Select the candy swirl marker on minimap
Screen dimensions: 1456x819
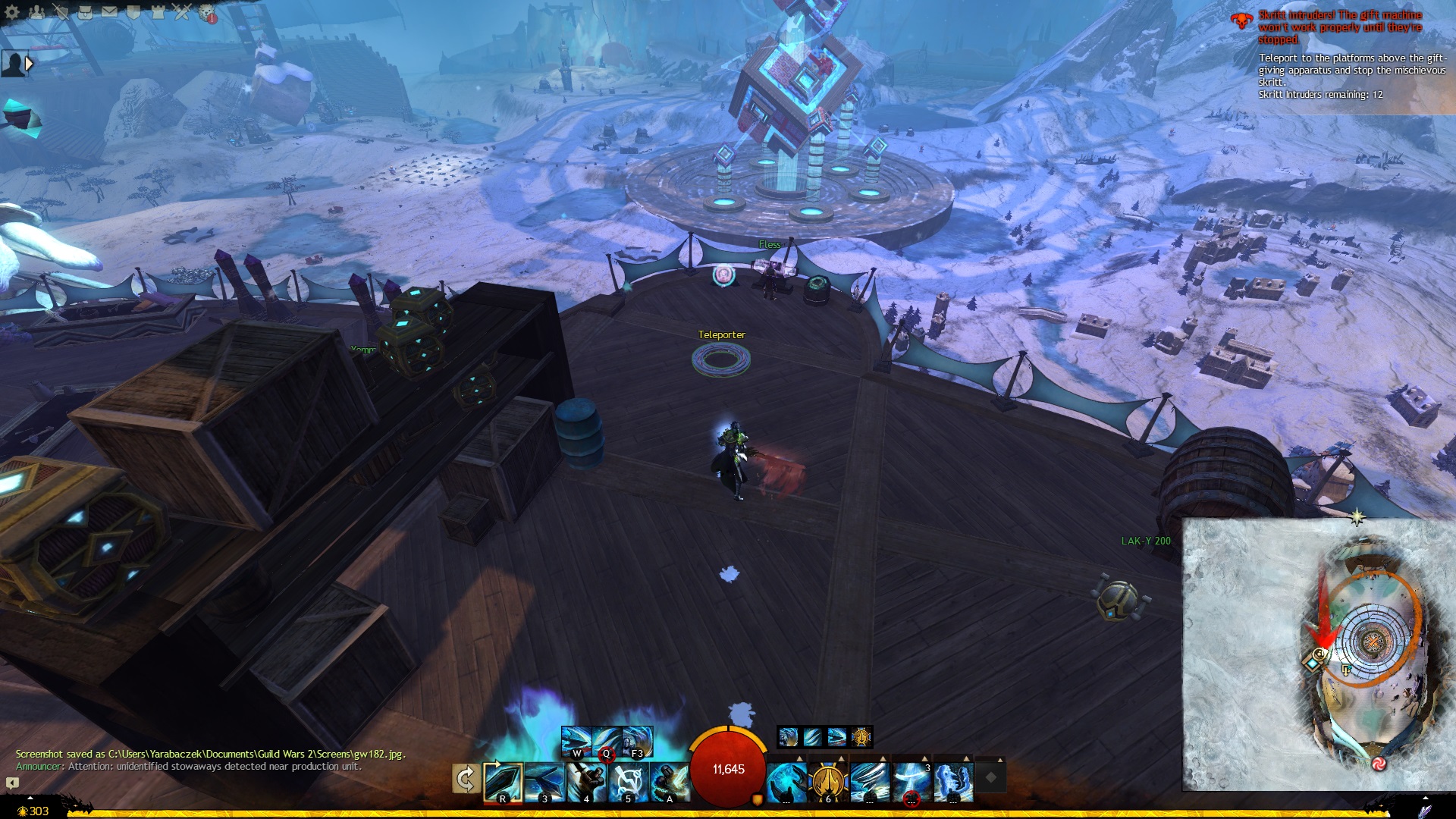[x=1379, y=763]
